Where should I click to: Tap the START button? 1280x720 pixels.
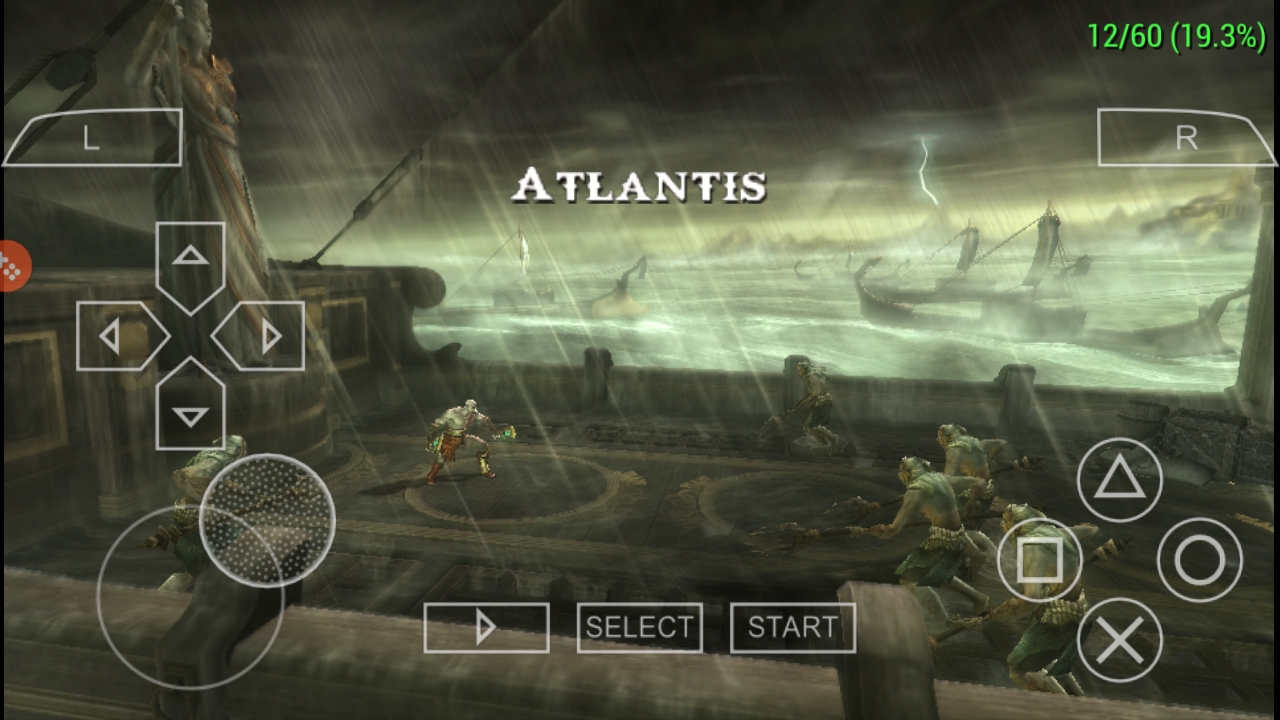(x=793, y=628)
